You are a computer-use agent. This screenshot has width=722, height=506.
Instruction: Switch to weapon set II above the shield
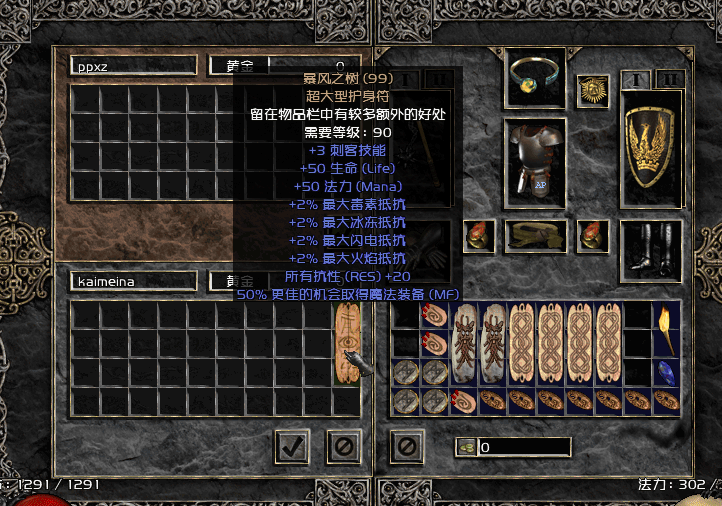click(x=667, y=79)
